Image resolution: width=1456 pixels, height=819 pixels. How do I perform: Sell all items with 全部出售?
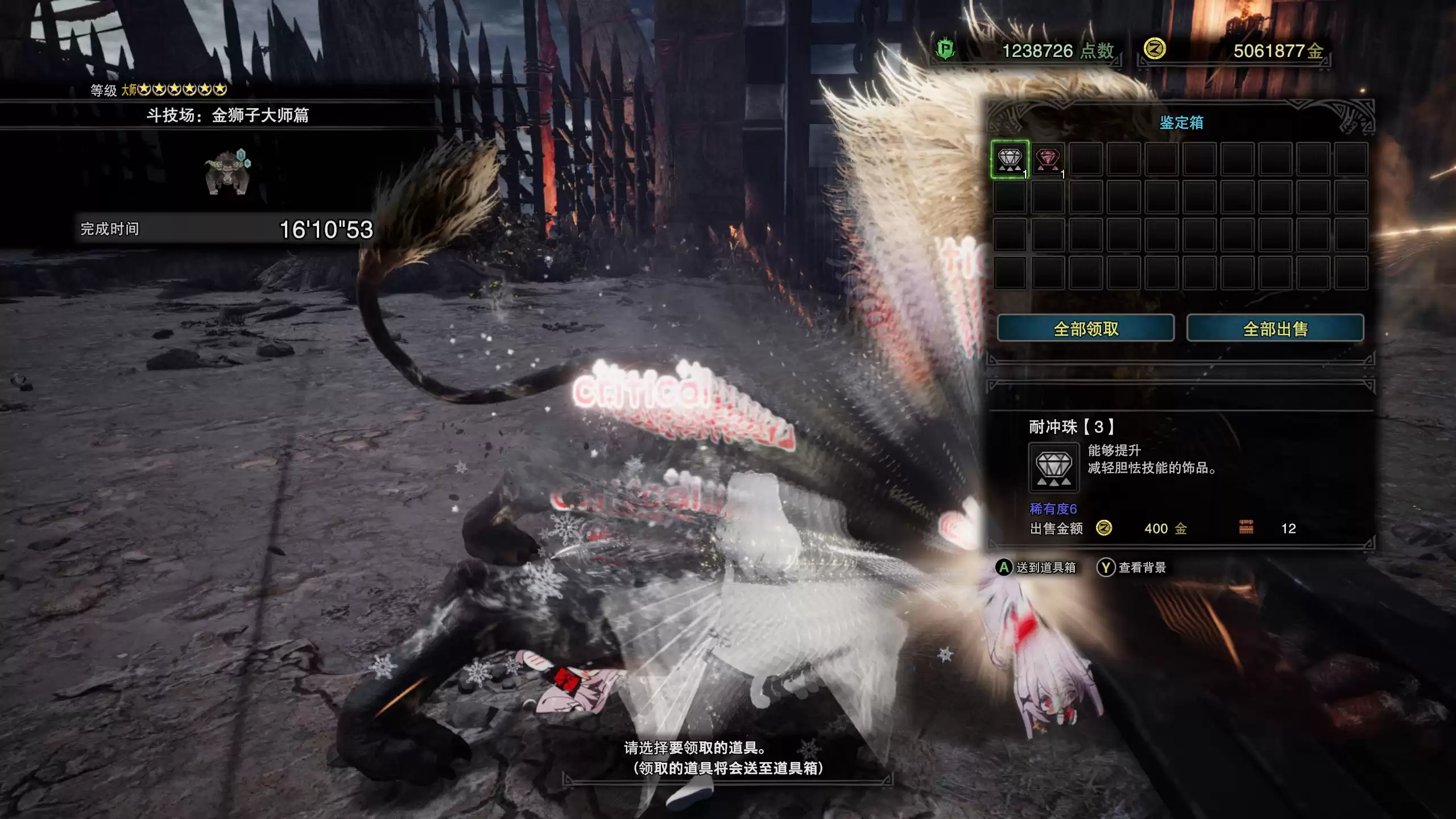1275,328
